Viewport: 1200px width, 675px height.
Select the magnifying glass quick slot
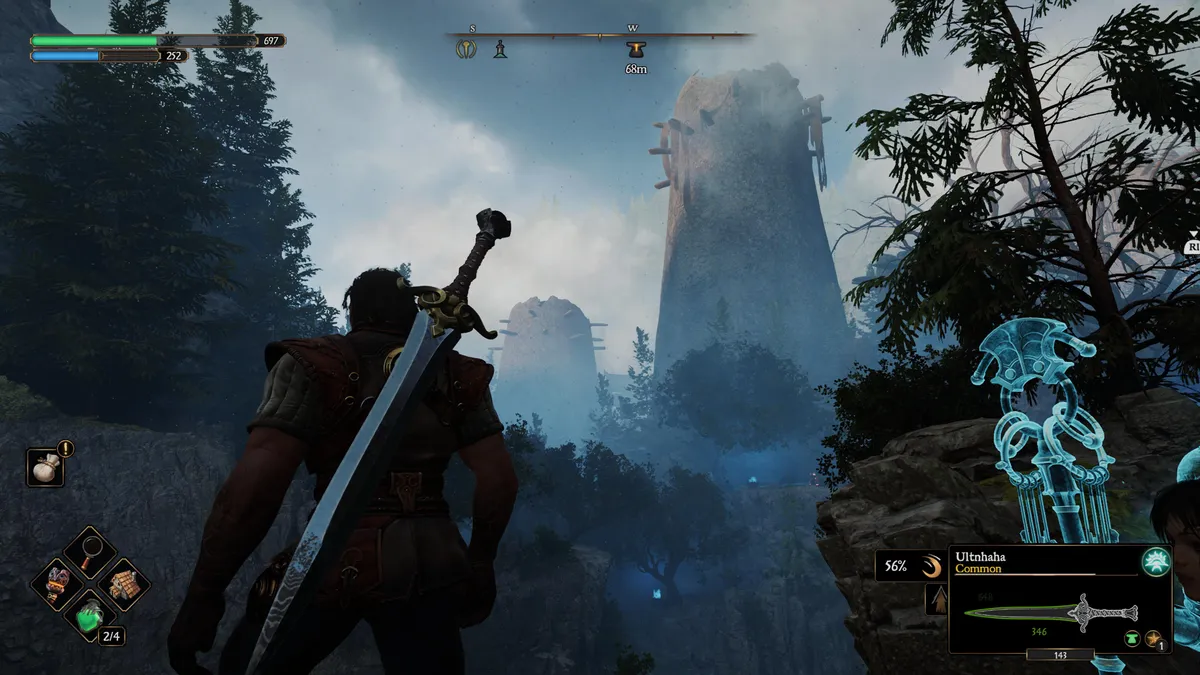point(90,550)
